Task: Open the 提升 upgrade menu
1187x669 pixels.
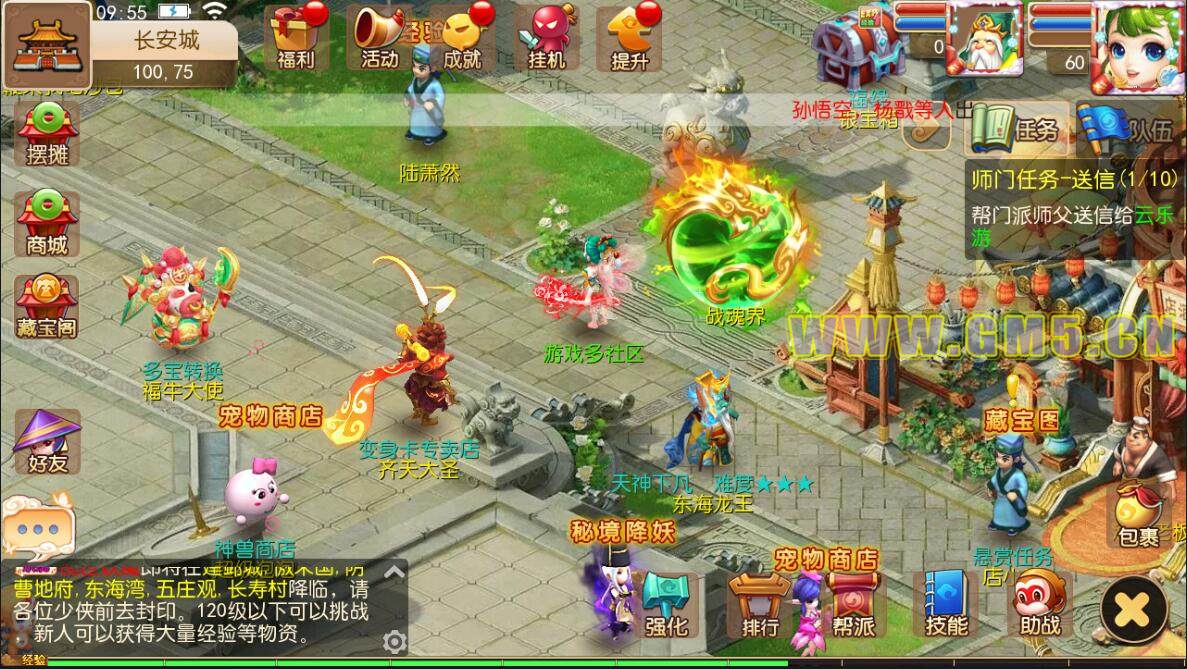Action: click(630, 38)
